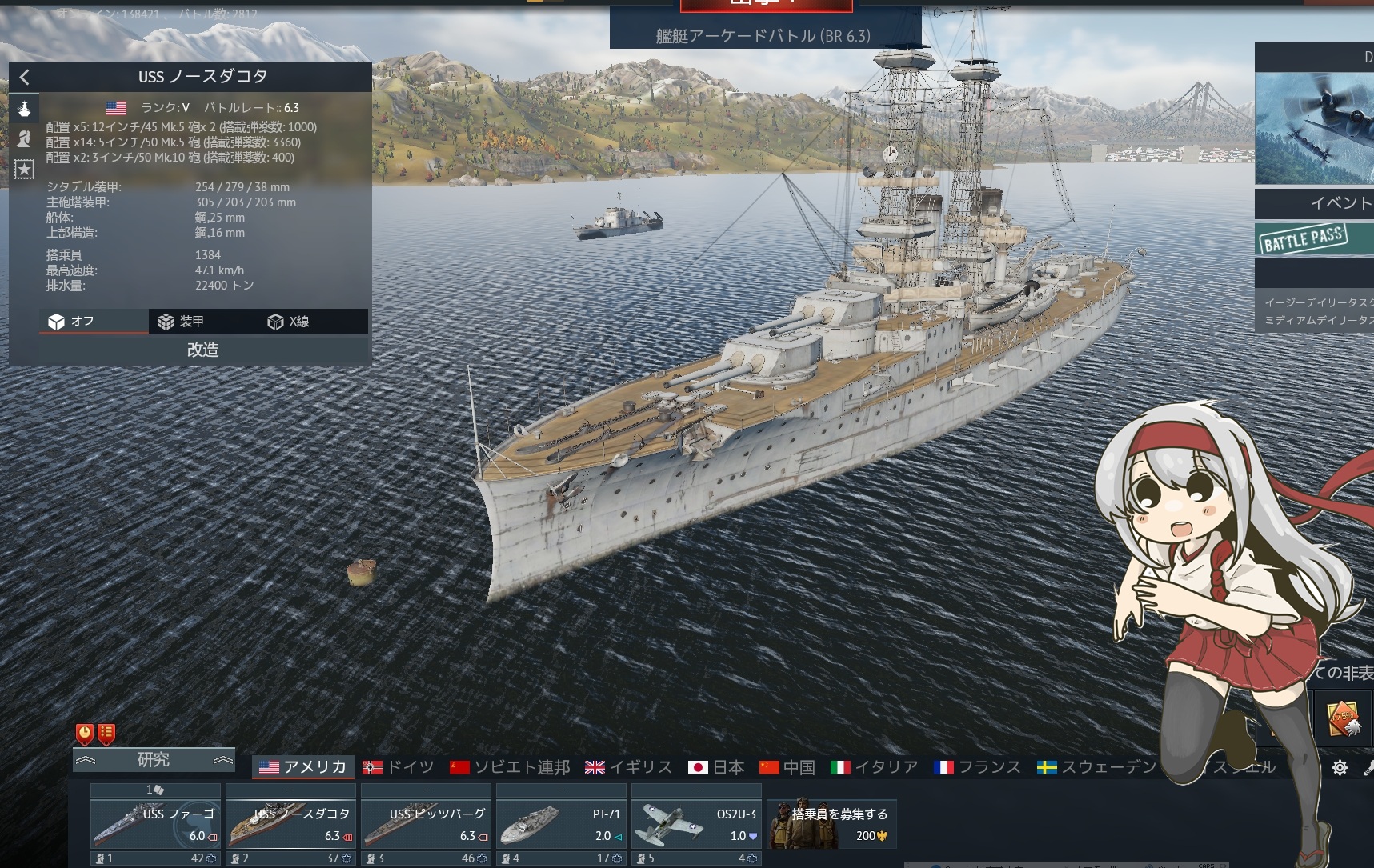Image resolution: width=1374 pixels, height=868 pixels.
Task: Choose the 日本 nation tab
Action: coord(716,767)
